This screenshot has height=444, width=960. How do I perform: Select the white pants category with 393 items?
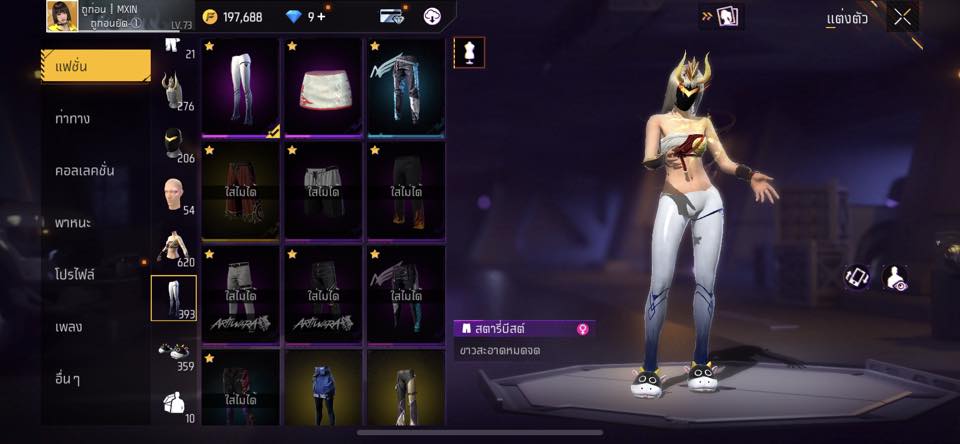(x=173, y=298)
